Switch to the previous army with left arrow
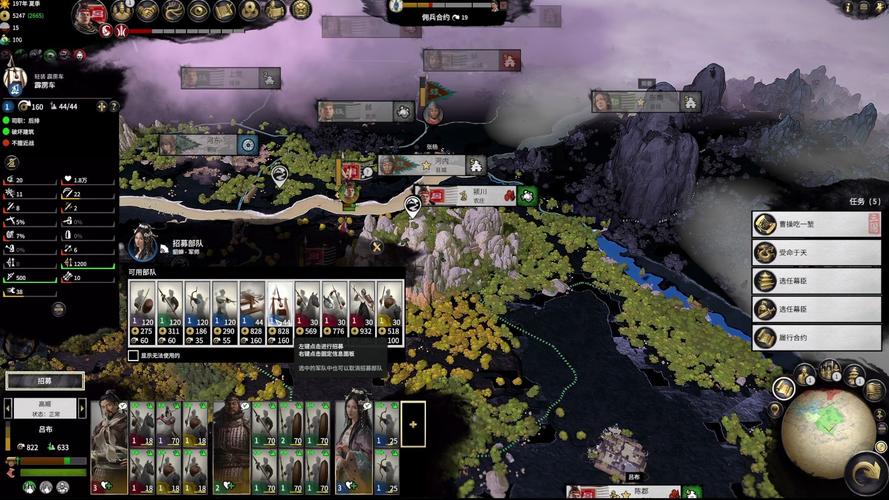 (8, 408)
